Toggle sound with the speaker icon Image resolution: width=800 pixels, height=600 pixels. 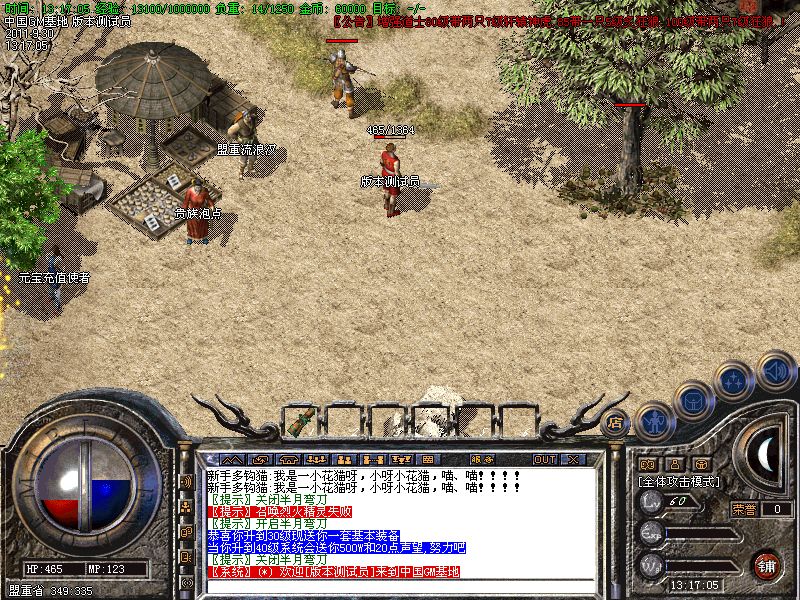pos(775,368)
